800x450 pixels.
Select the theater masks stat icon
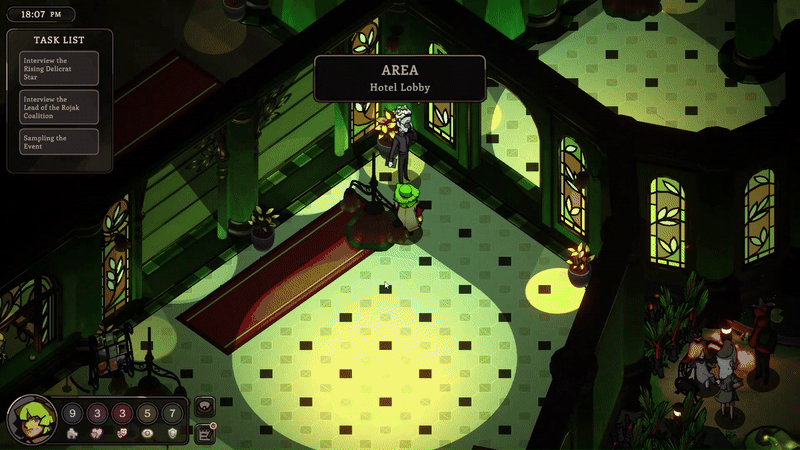(x=122, y=433)
